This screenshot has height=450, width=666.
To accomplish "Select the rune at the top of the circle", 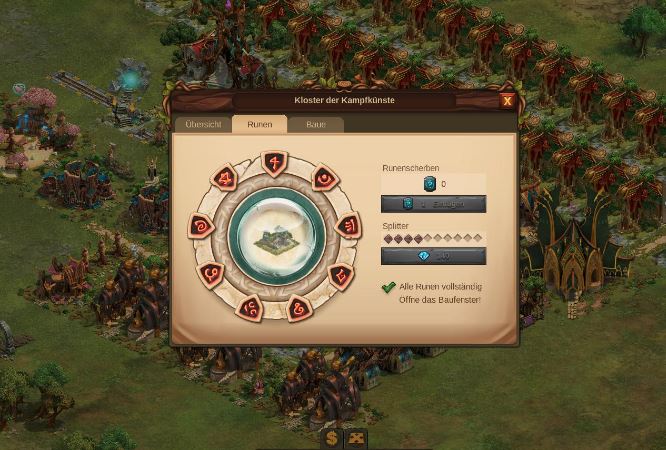I will [273, 164].
